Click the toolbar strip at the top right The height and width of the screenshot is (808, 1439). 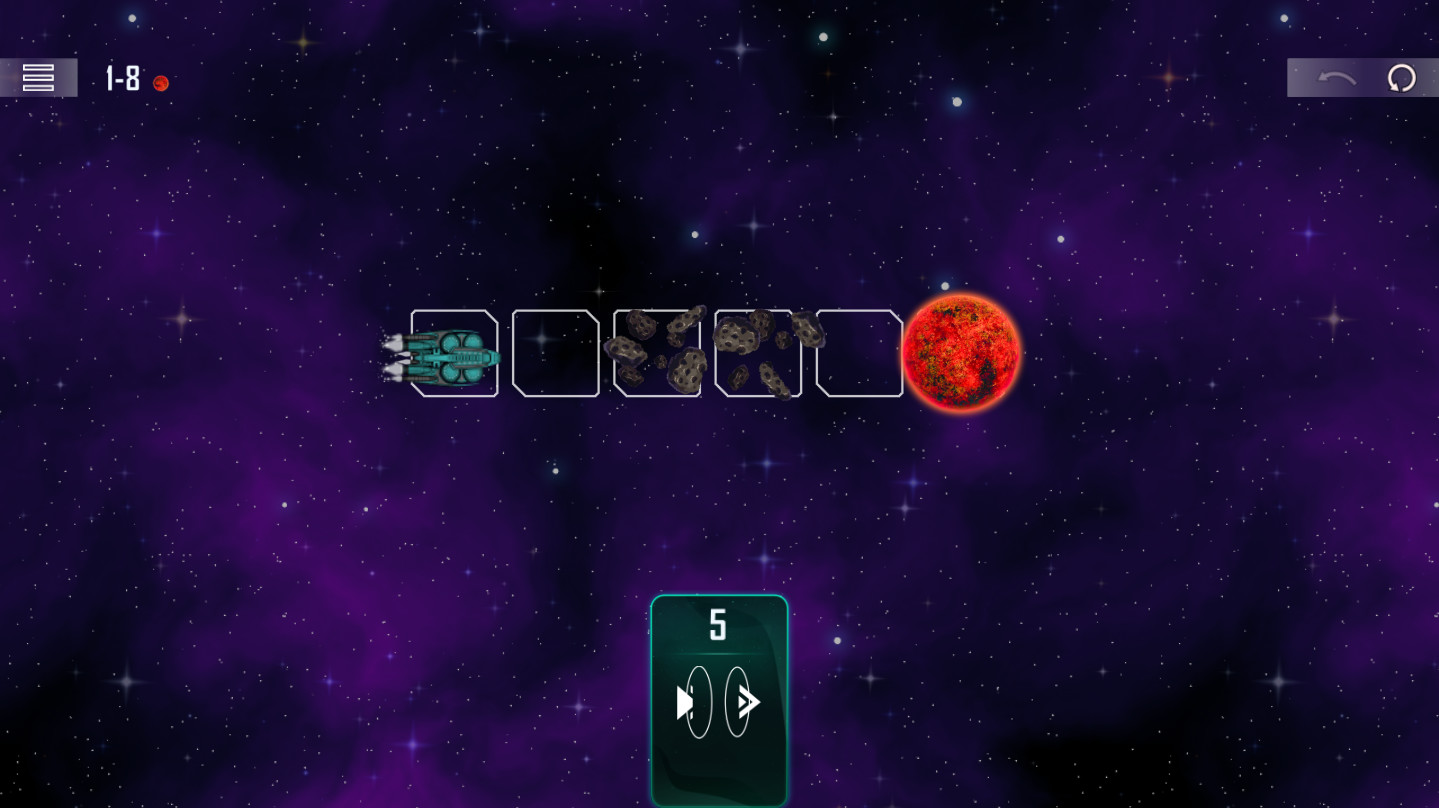pyautogui.click(x=1362, y=78)
